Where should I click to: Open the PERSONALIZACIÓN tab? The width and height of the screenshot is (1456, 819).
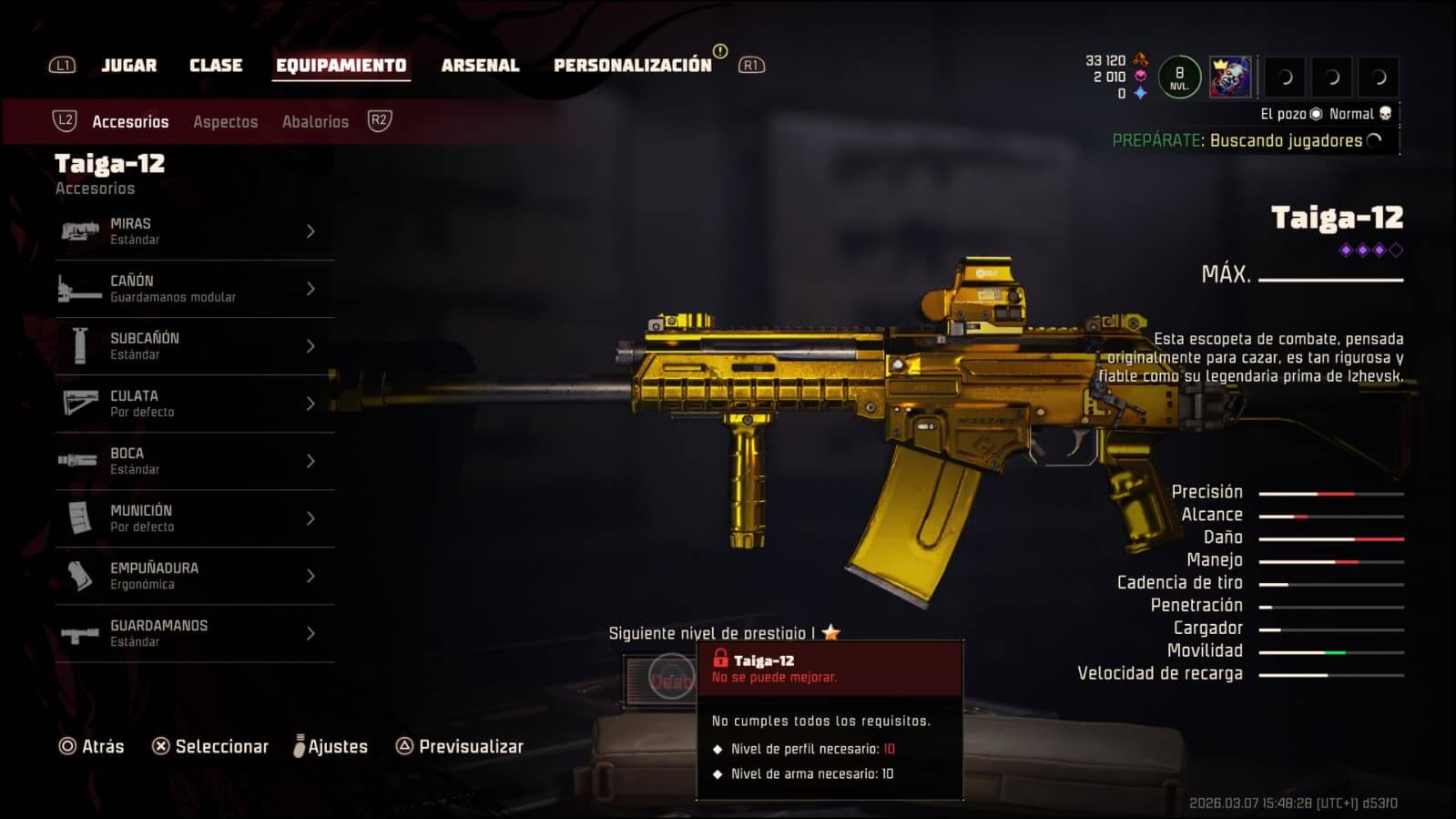point(632,66)
